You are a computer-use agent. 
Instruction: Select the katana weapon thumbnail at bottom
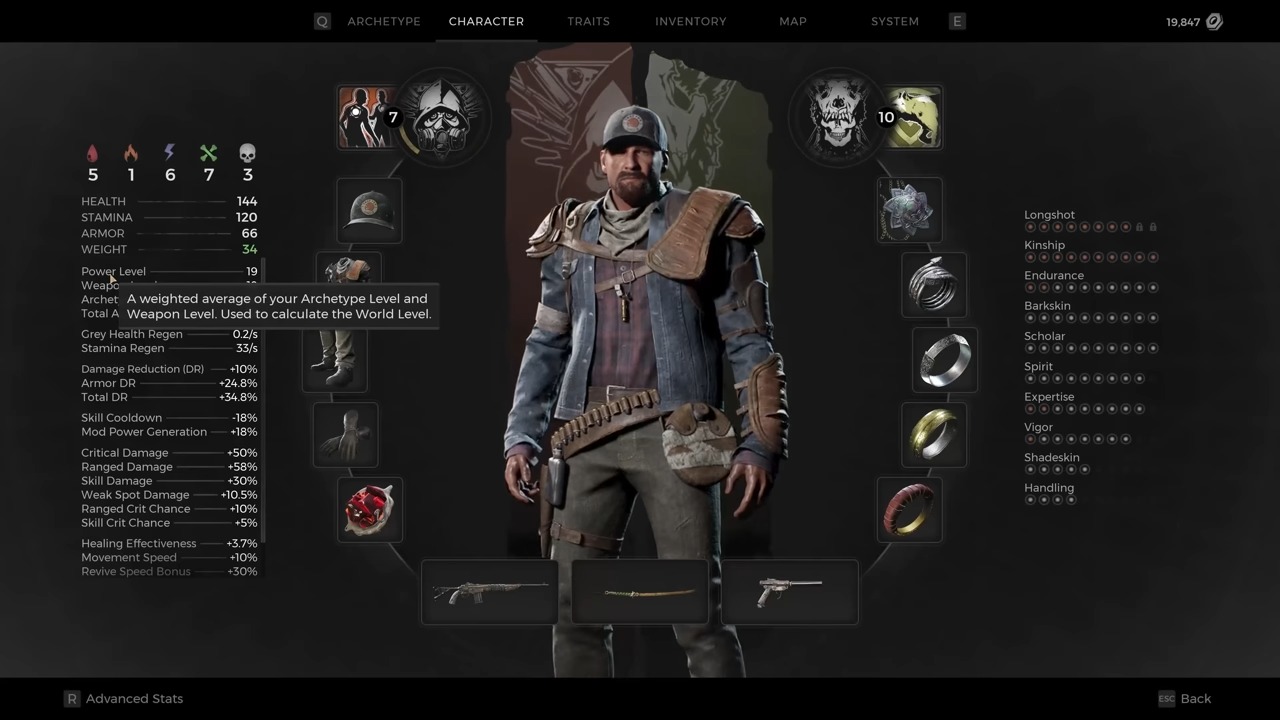[640, 592]
